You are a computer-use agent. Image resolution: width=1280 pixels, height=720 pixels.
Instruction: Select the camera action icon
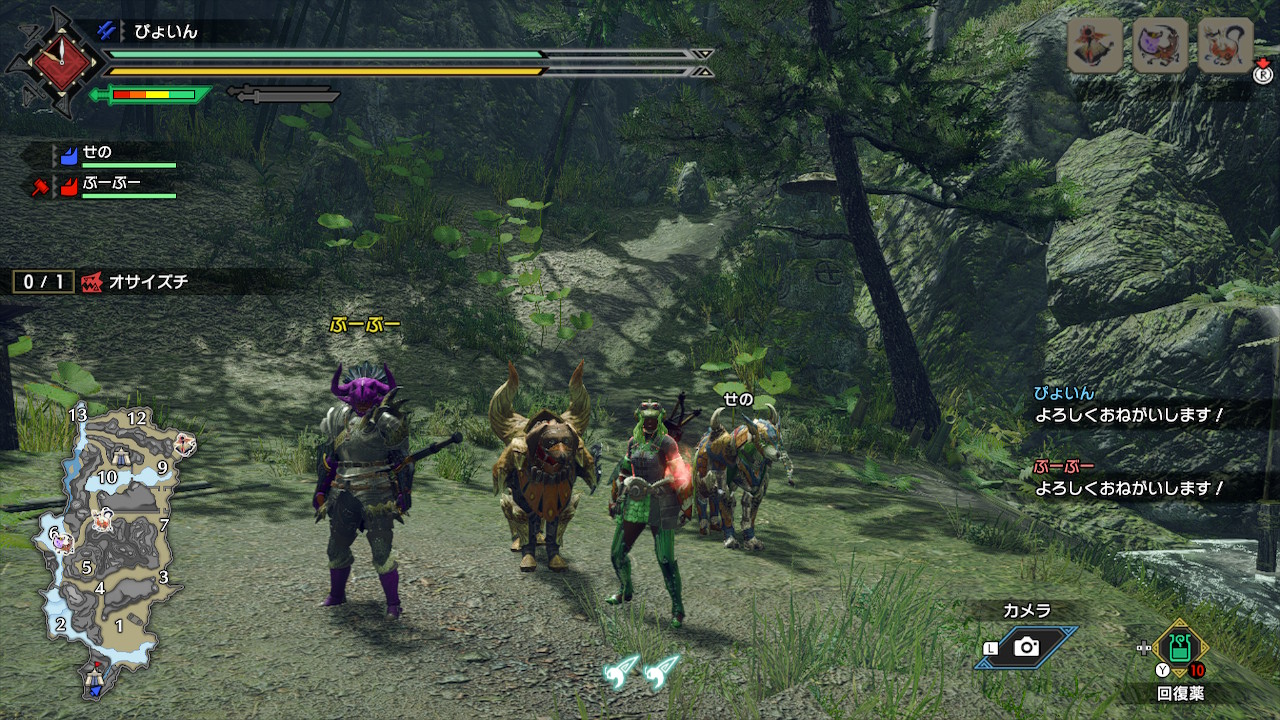tap(1026, 647)
